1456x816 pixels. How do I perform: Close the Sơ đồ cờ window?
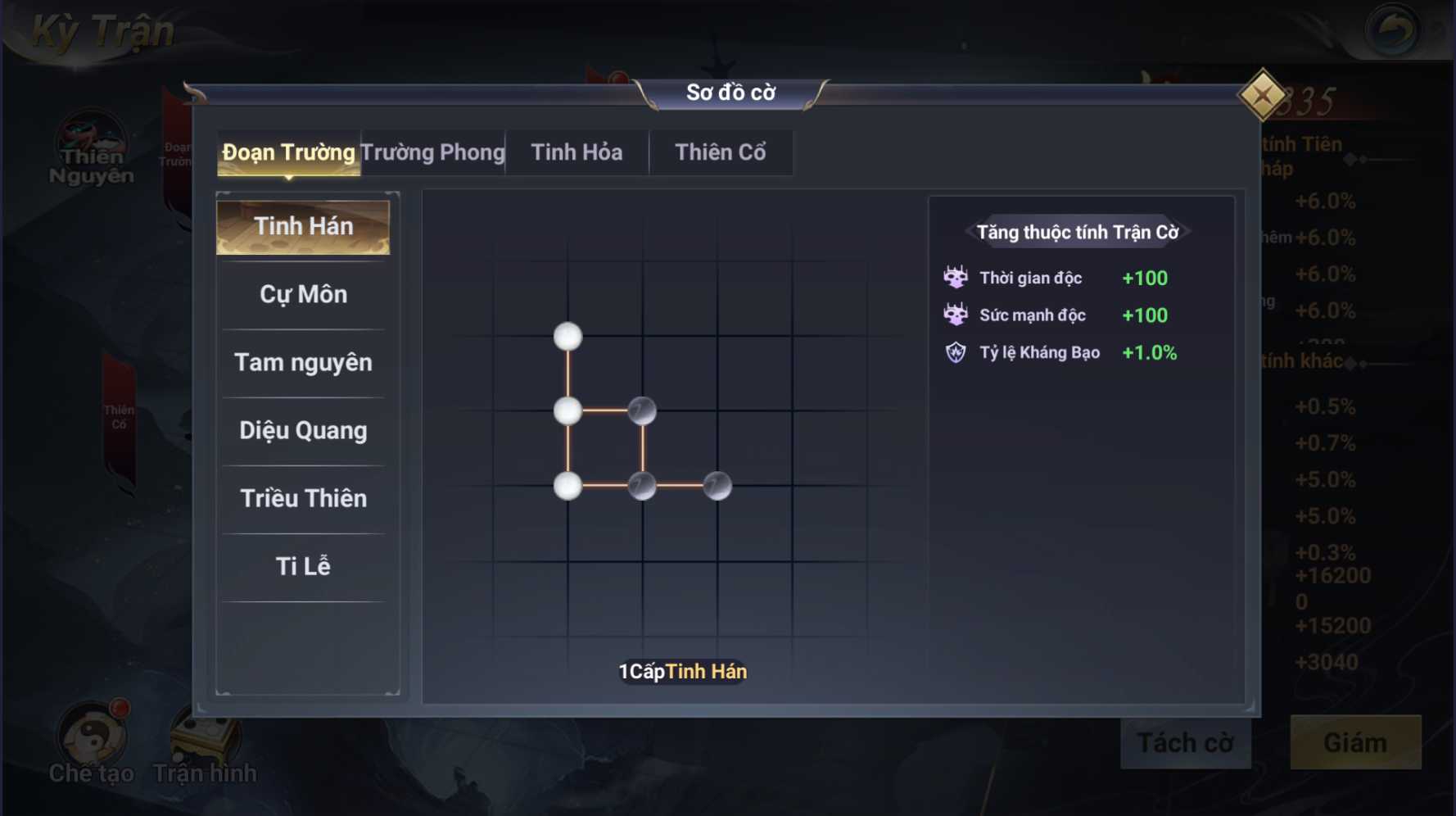click(1262, 96)
